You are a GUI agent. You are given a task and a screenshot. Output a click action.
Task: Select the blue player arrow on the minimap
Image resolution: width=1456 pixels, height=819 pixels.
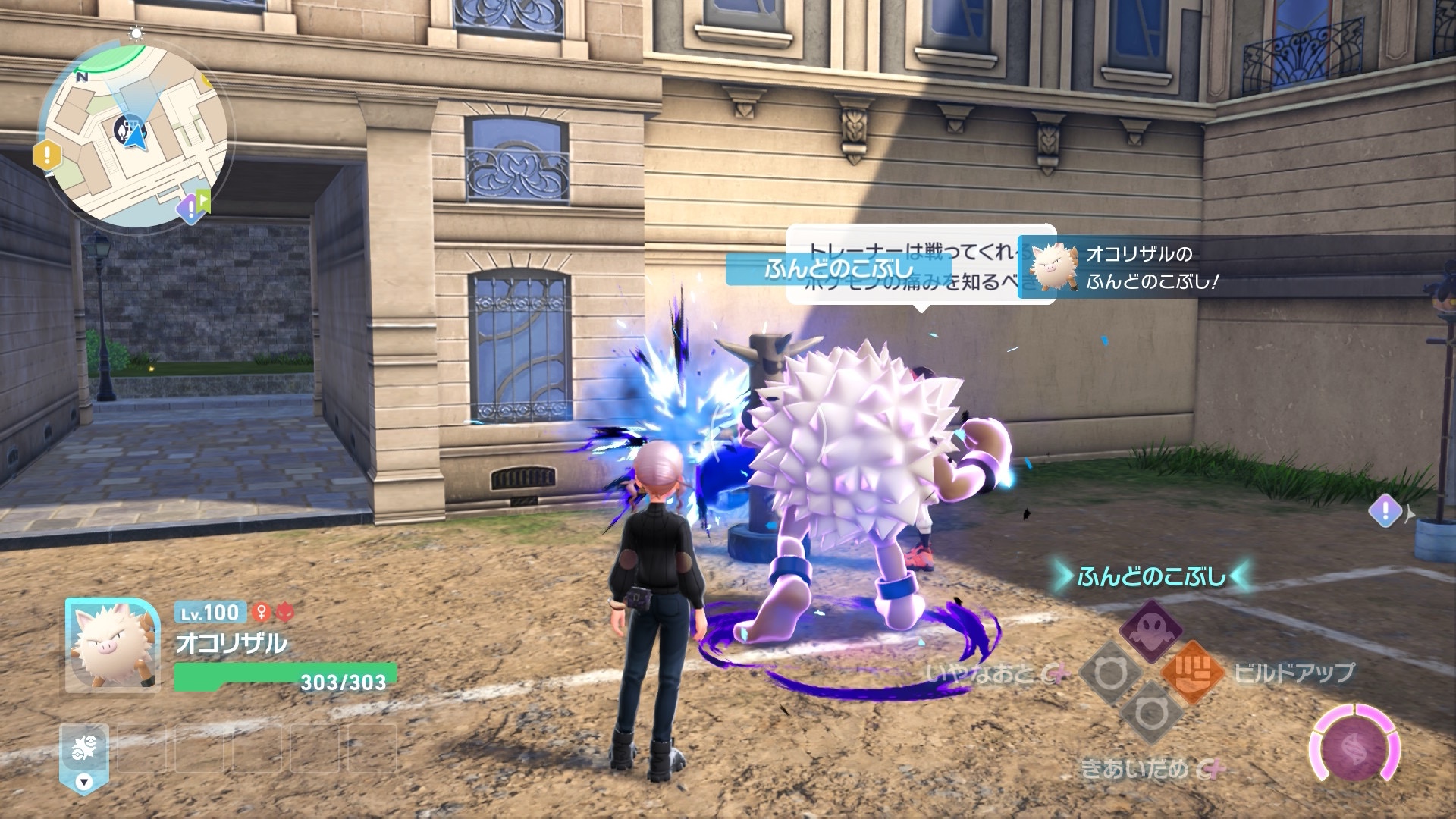136,137
